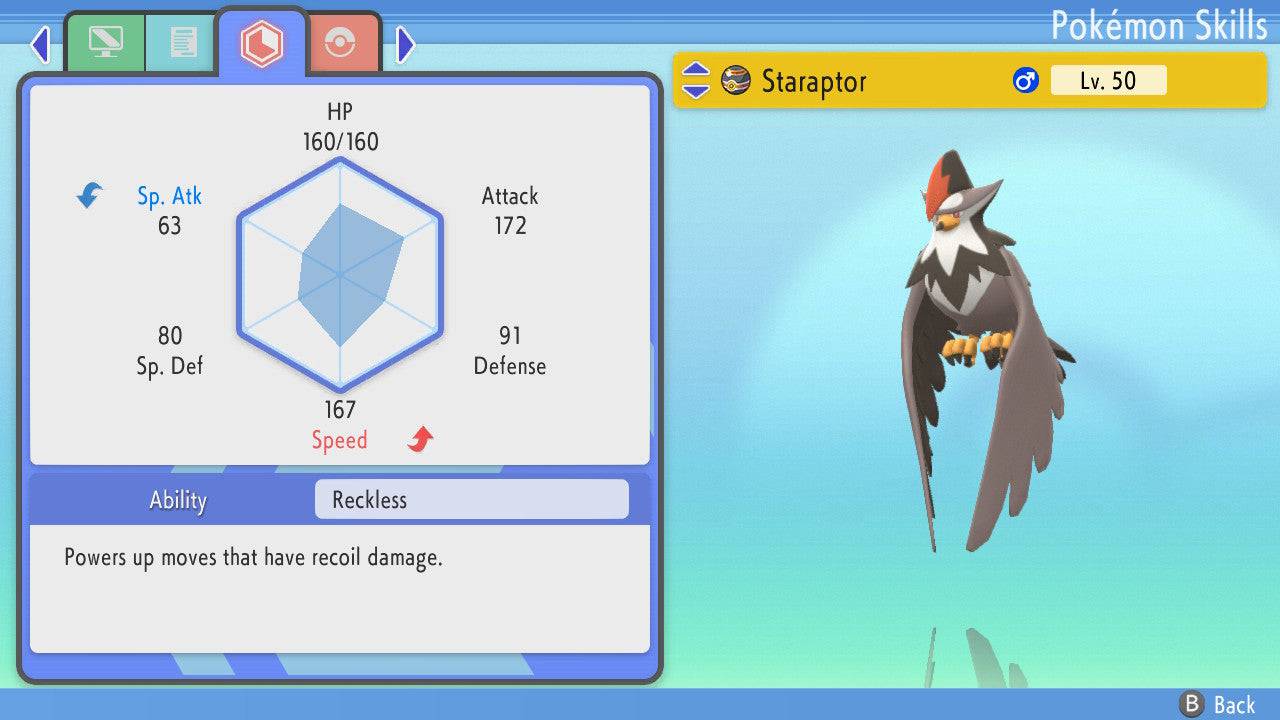Screen dimensions: 1280x720
Task: Click the left arrow beside the tabs
Action: coord(40,44)
